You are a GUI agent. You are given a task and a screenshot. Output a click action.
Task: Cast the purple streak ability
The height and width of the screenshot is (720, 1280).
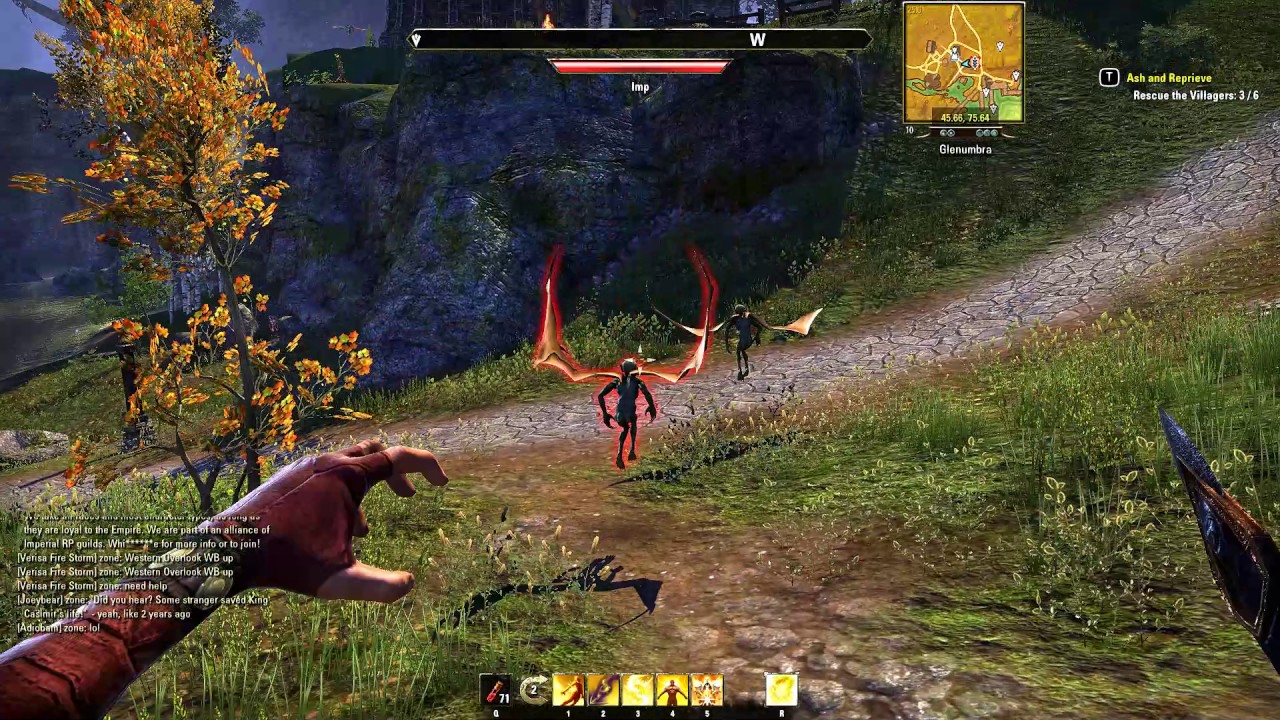(603, 690)
